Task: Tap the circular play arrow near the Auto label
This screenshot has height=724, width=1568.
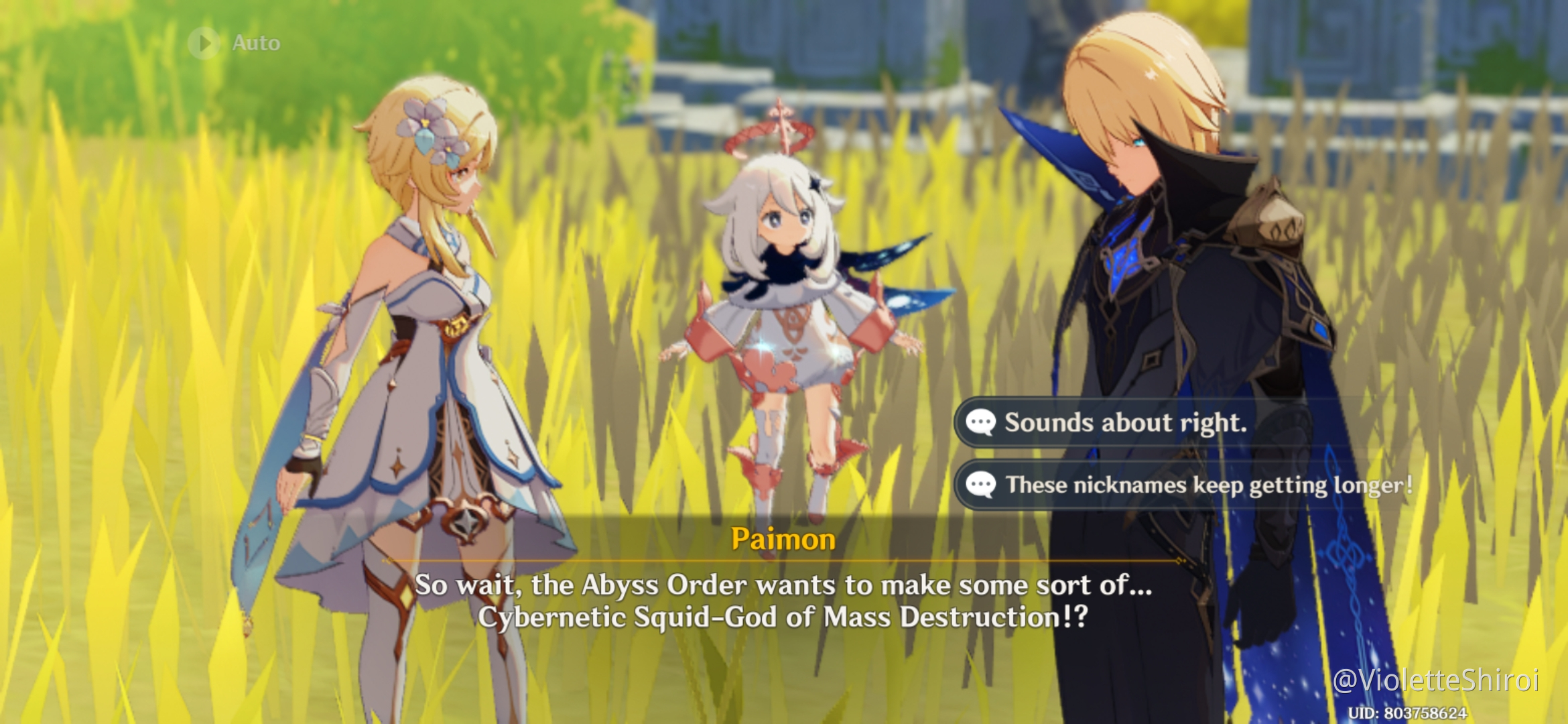Action: pyautogui.click(x=206, y=43)
